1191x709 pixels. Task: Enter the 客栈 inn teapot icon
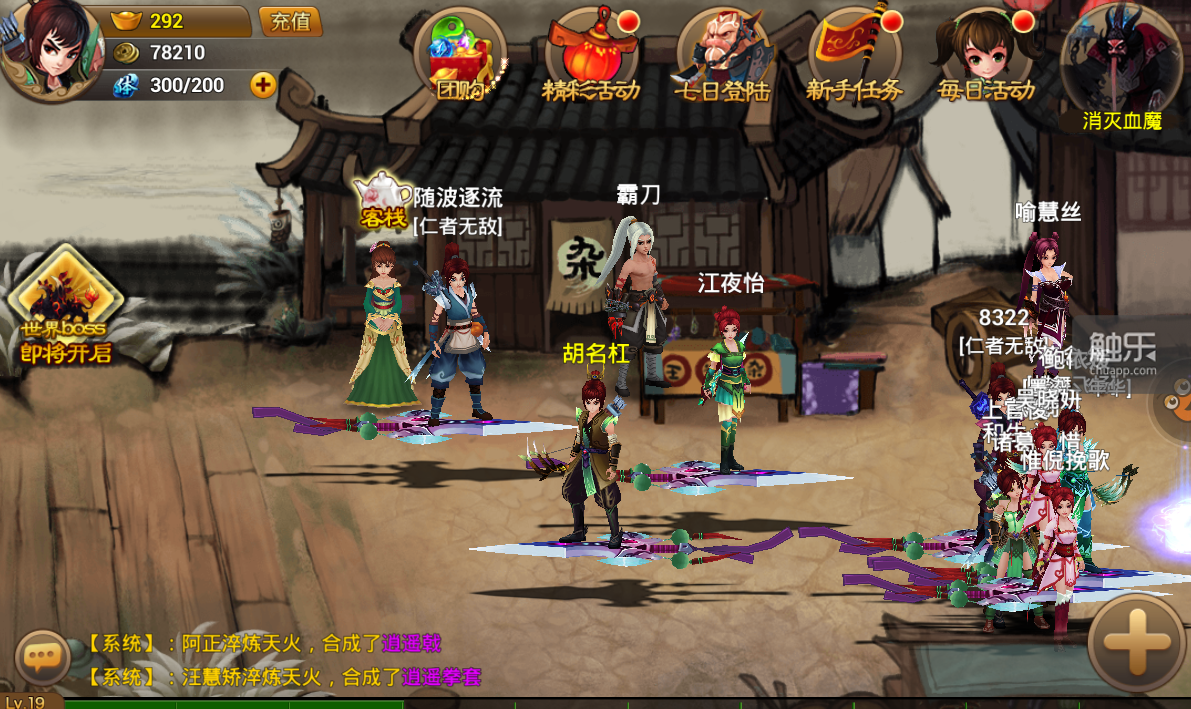pos(383,199)
